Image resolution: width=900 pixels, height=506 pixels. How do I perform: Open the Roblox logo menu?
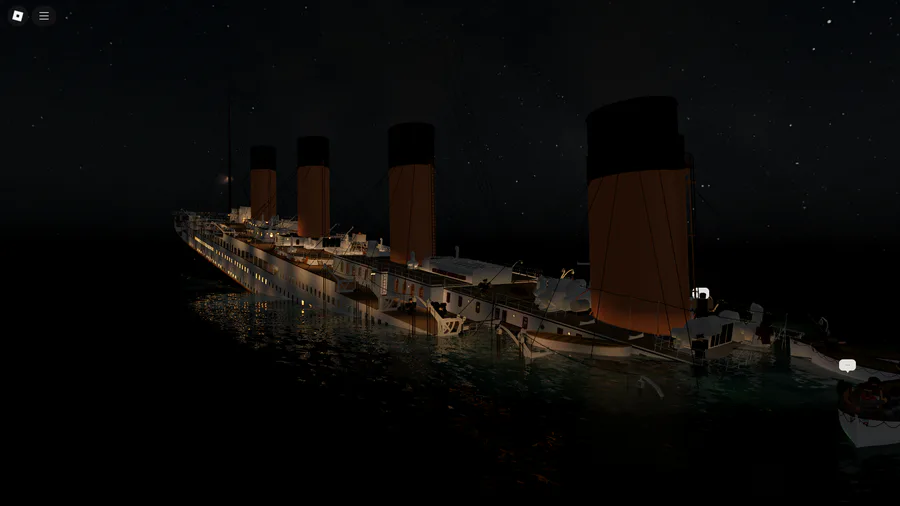17,16
